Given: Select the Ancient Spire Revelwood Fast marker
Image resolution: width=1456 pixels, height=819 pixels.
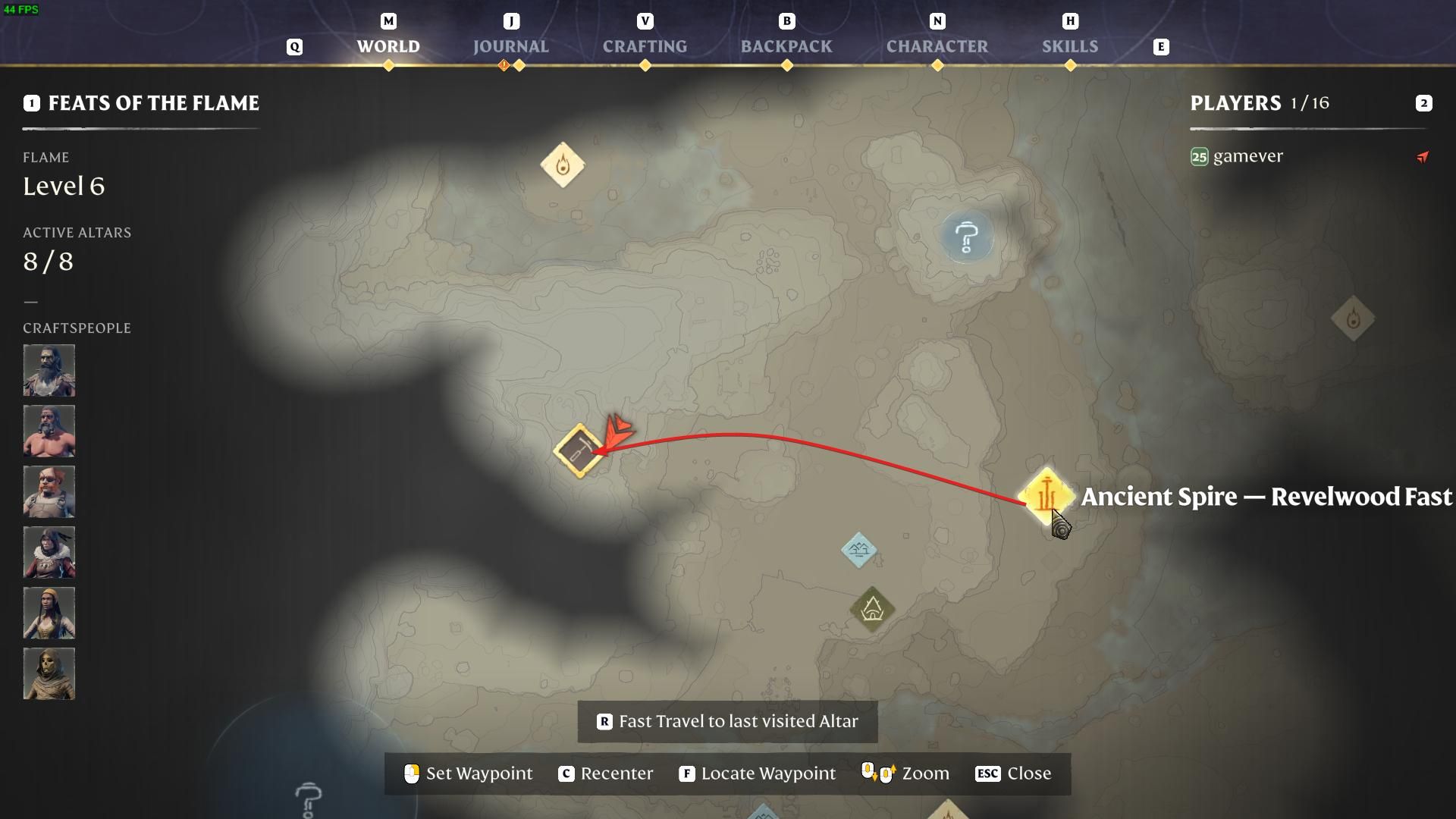Looking at the screenshot, I should (1046, 496).
